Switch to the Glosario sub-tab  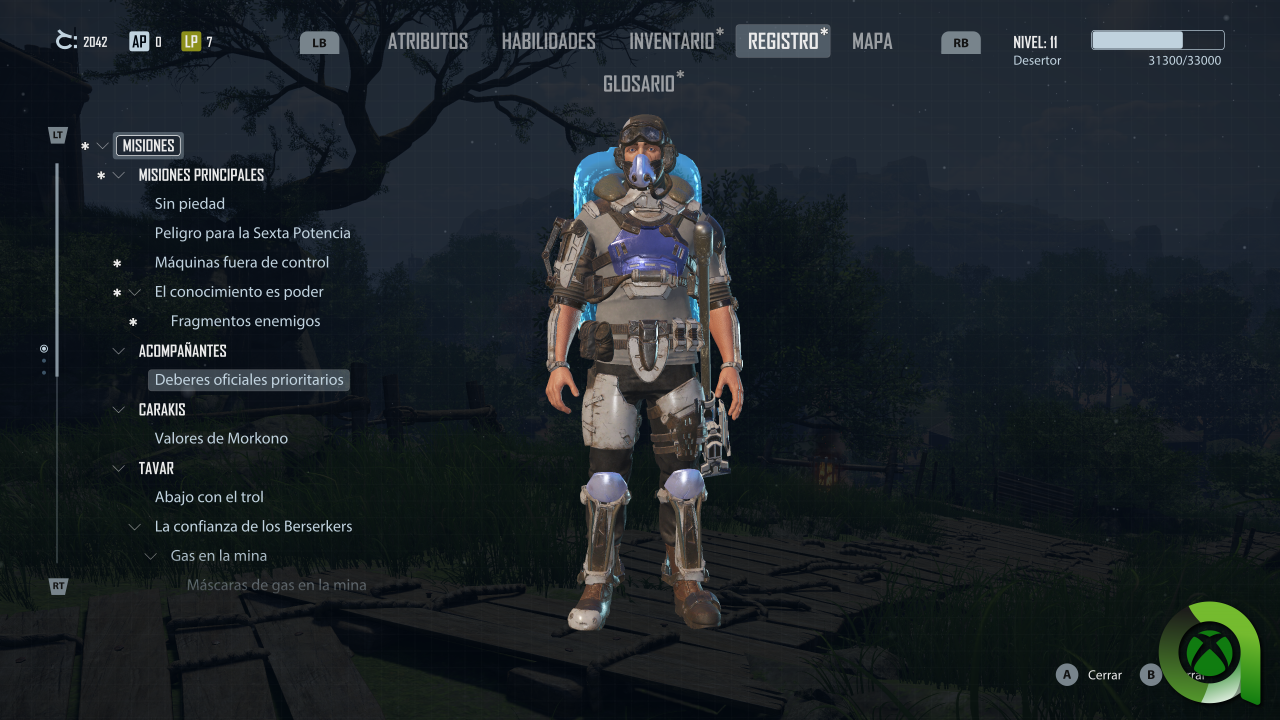pyautogui.click(x=639, y=84)
